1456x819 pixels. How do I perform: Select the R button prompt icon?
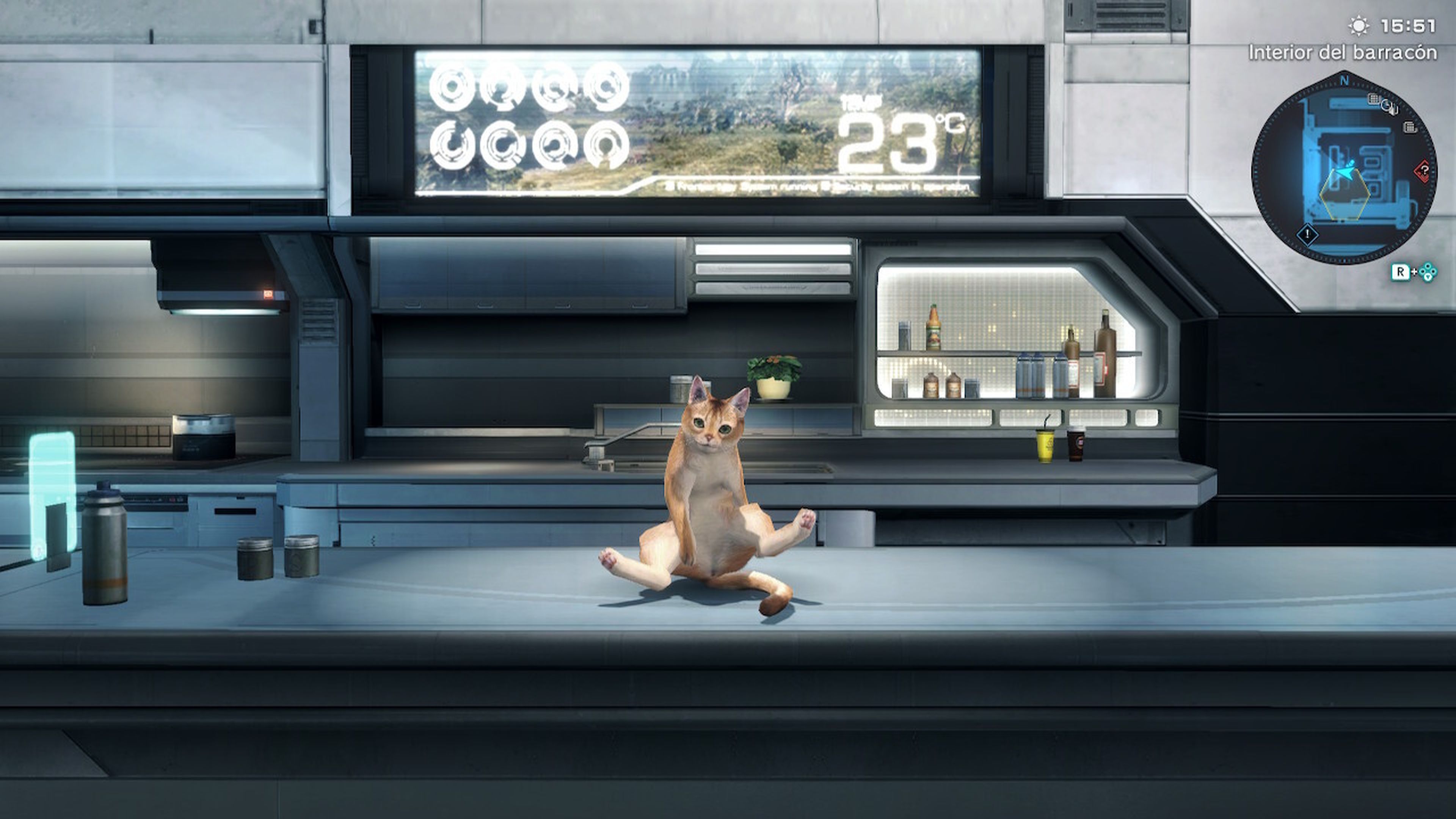click(x=1401, y=271)
